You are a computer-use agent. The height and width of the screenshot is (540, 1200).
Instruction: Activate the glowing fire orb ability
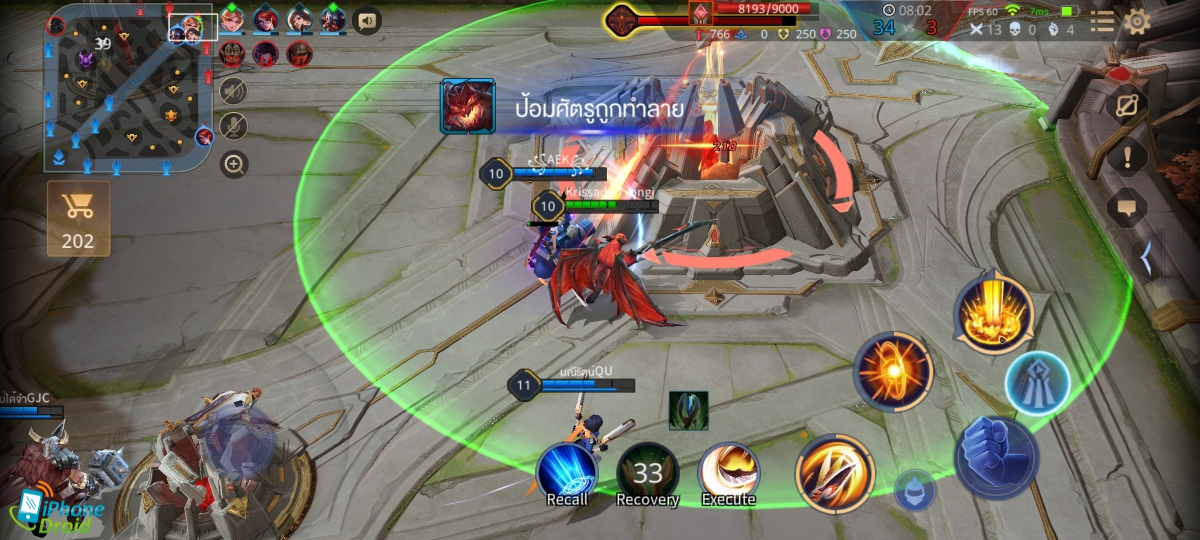click(893, 372)
